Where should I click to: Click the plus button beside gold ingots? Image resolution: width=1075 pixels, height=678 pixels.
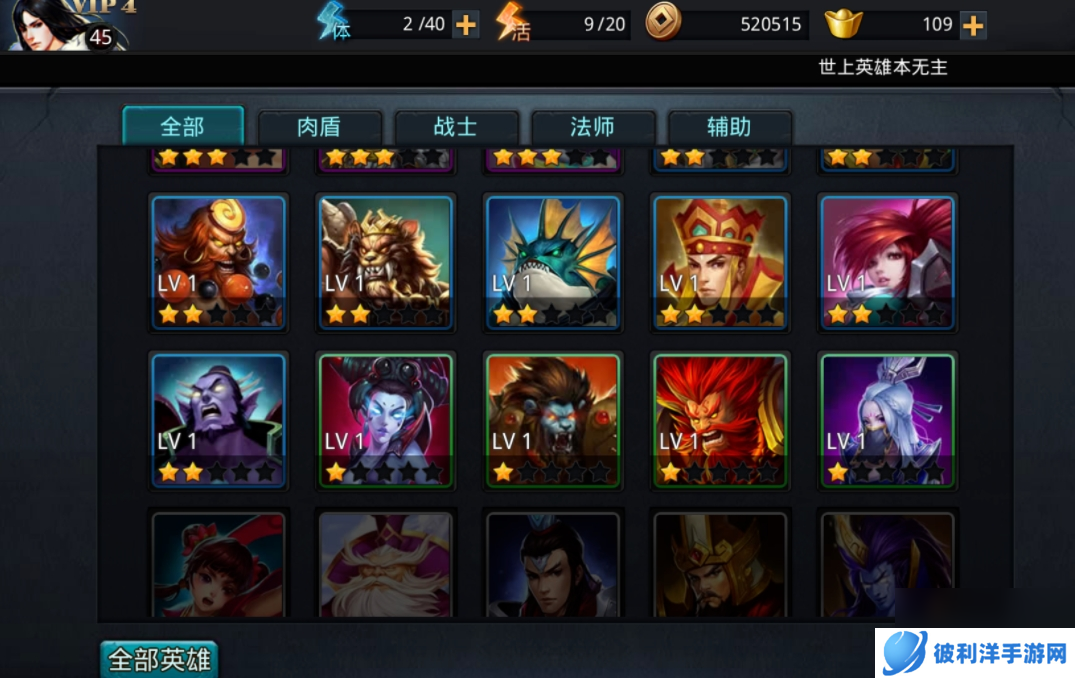click(973, 24)
